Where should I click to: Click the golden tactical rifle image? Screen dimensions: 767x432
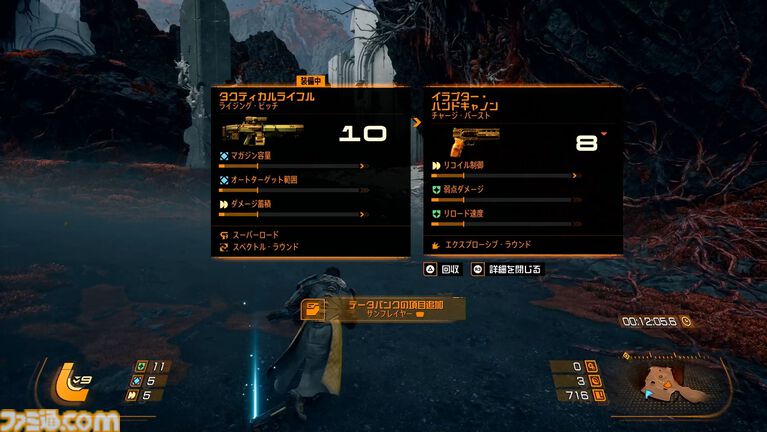coord(250,133)
